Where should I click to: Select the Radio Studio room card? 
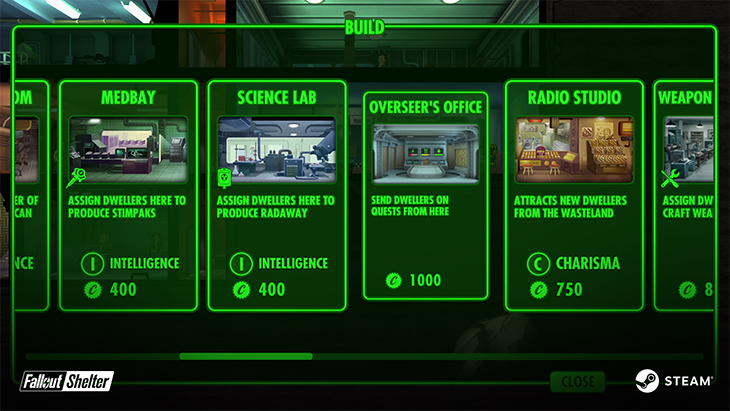574,195
